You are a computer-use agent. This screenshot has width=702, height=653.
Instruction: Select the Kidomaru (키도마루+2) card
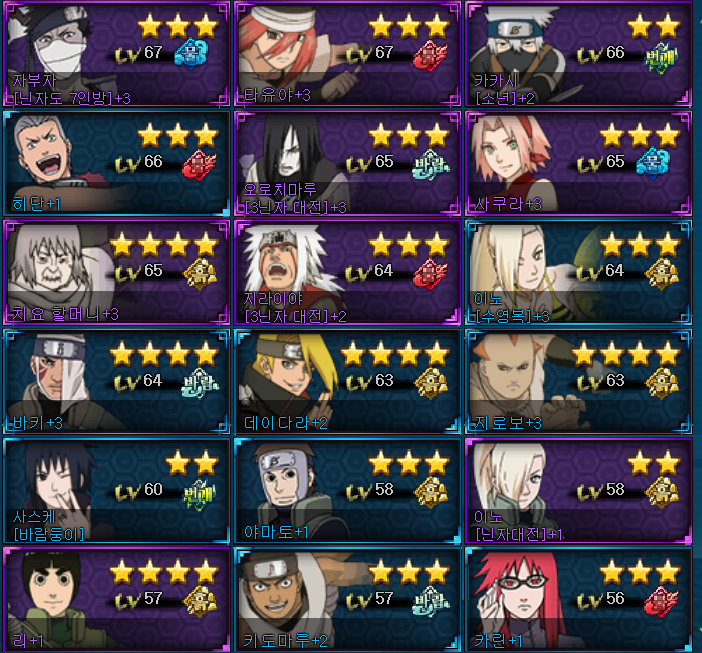pos(346,600)
